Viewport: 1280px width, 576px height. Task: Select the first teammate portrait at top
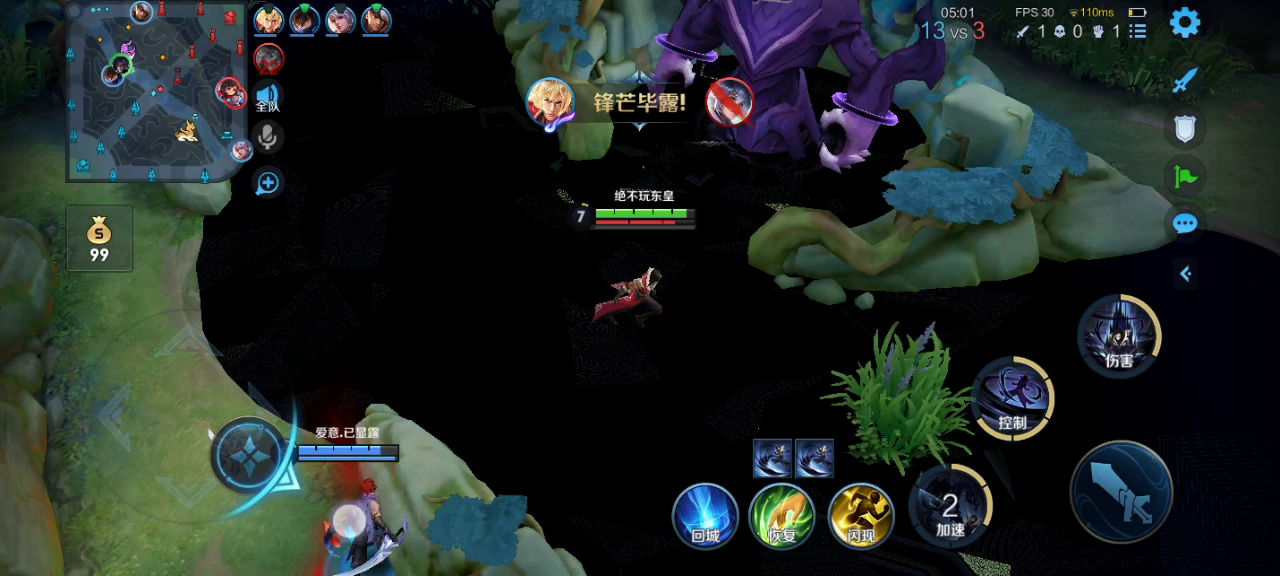pos(268,19)
